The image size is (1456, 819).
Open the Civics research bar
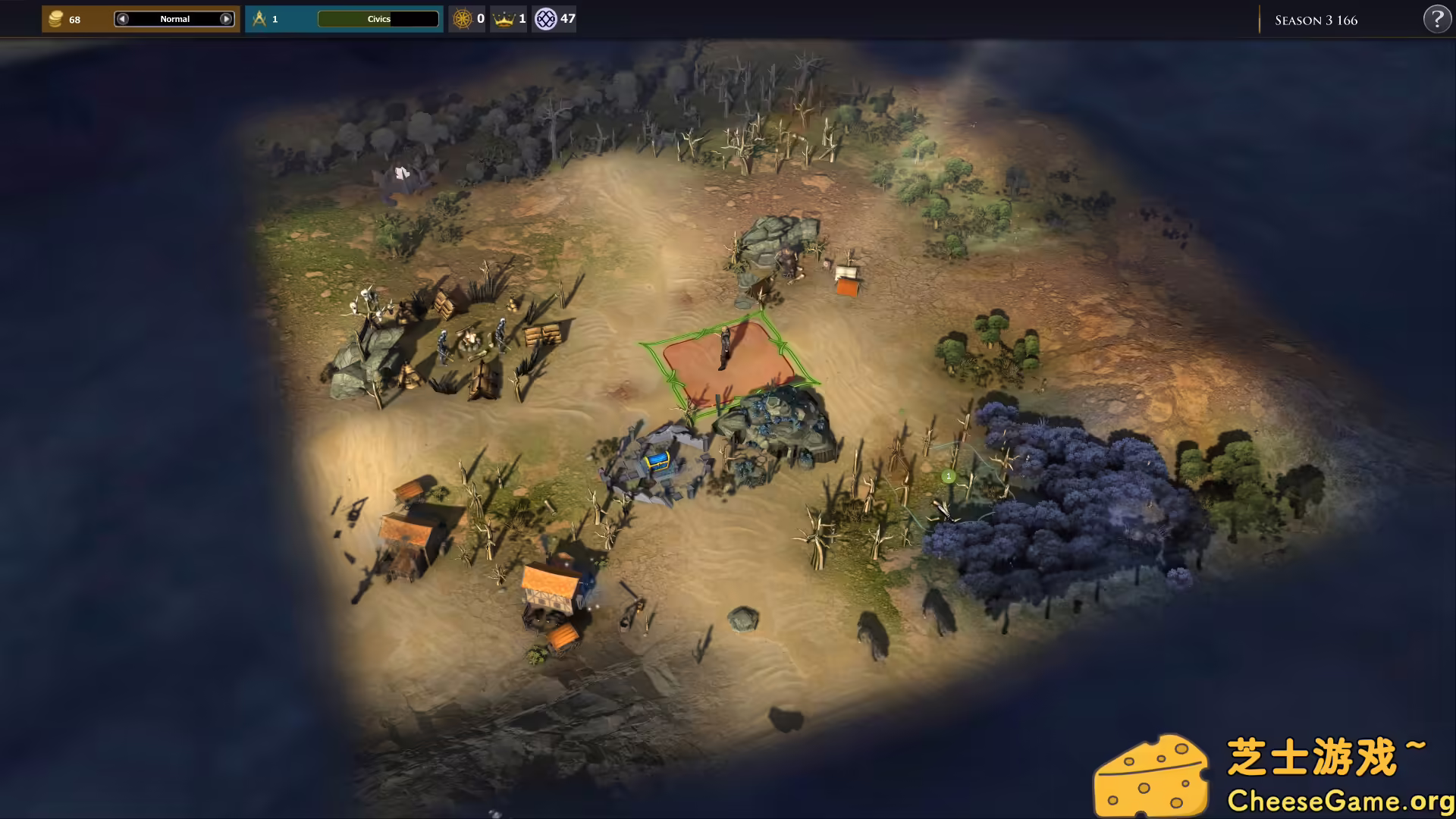pyautogui.click(x=378, y=19)
